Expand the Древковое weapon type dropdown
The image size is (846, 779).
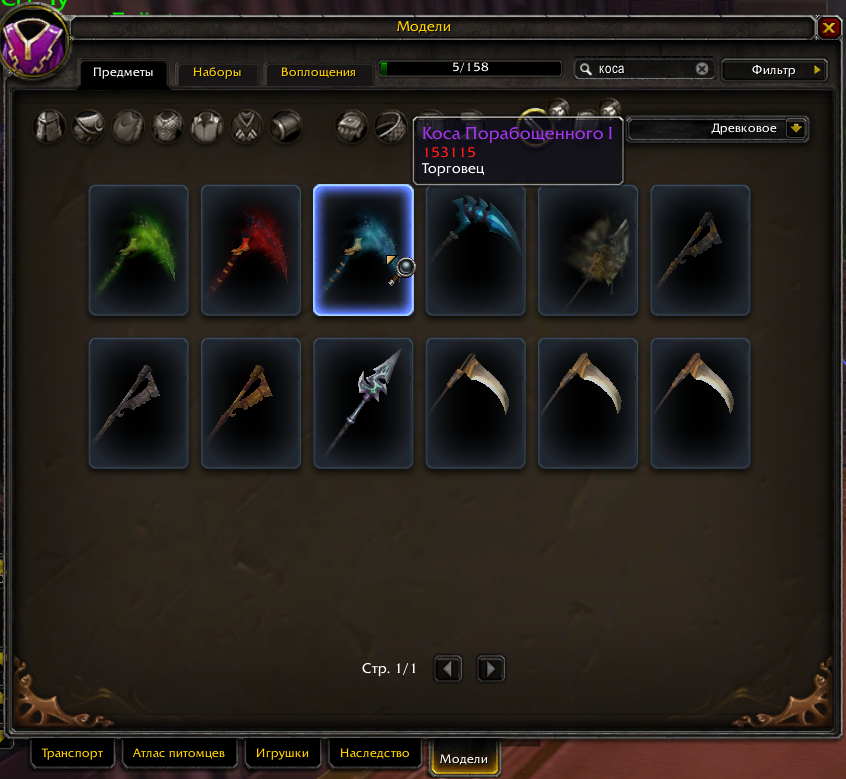(796, 128)
